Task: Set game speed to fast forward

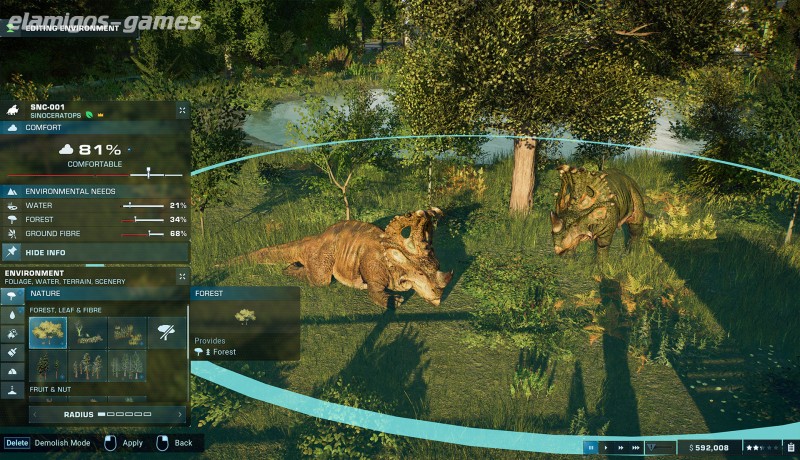Action: (x=621, y=448)
